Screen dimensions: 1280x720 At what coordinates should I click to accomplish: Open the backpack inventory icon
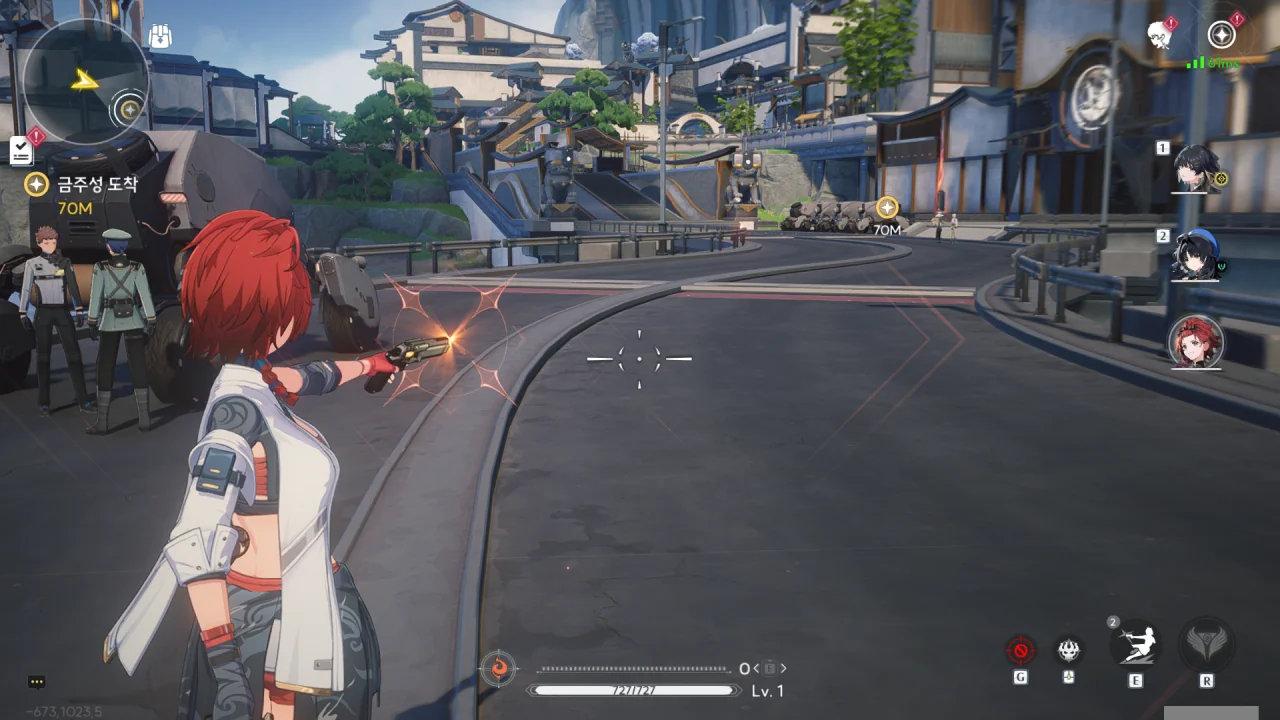pos(160,37)
